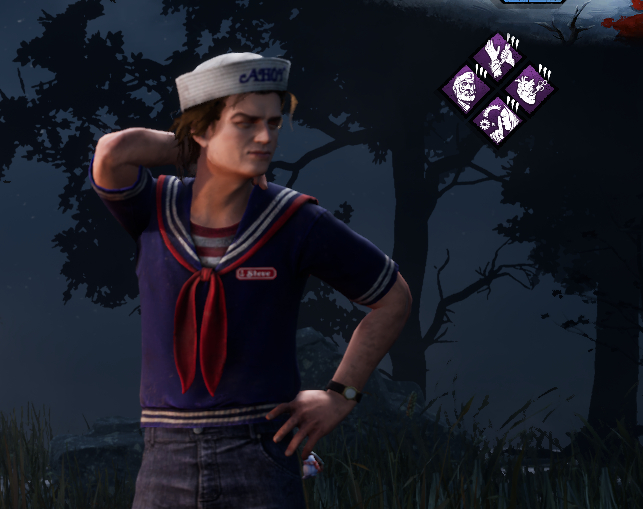Screen dimensions: 643x509
Task: Click the old soldier face perk
Action: (468, 88)
